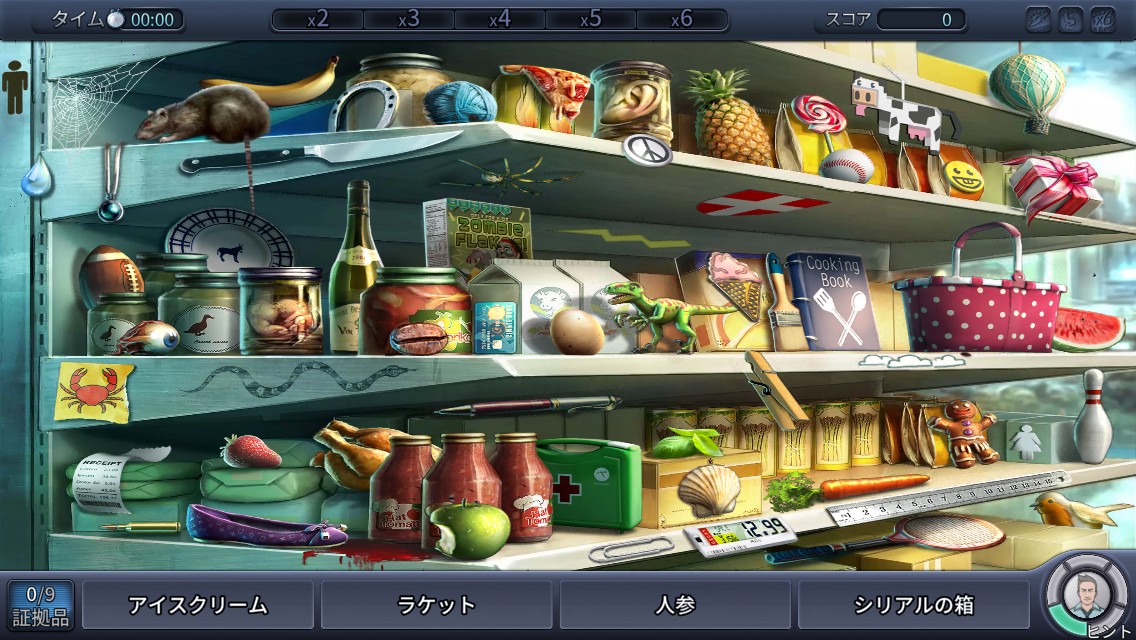Activate the burst booster icon beside the score

pos(1039,19)
